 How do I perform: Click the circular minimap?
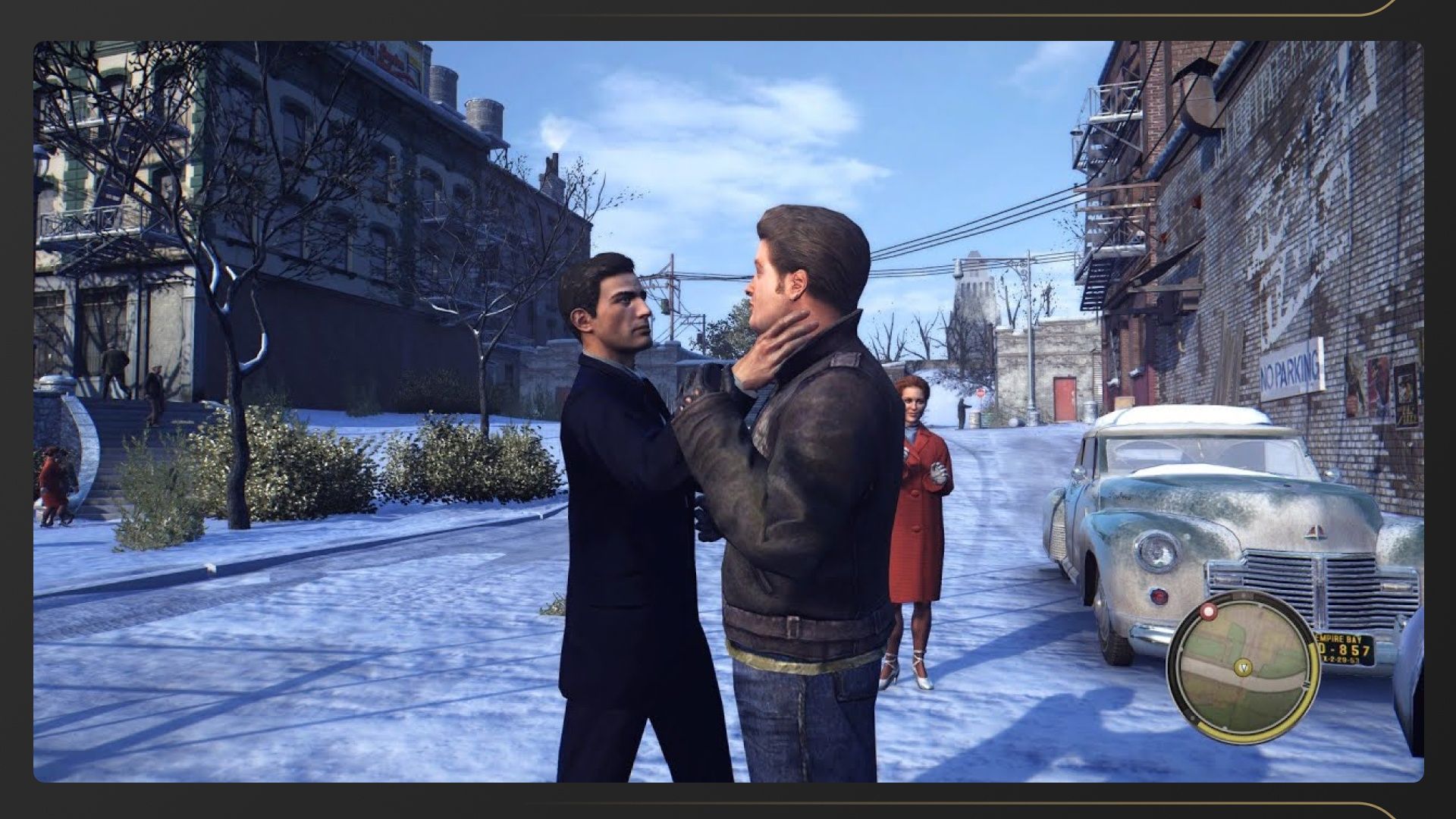click(x=1244, y=667)
